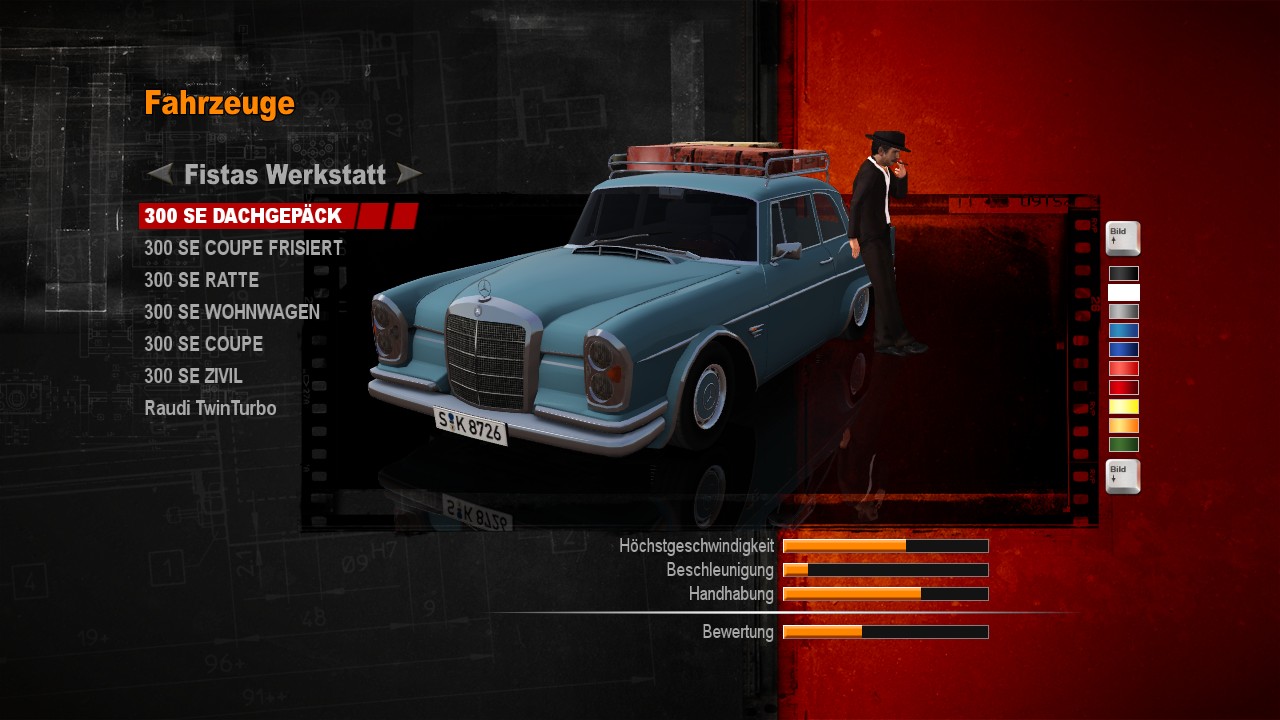Select 300 SE WOHNWAGEN vehicle
1280x720 pixels.
click(232, 312)
